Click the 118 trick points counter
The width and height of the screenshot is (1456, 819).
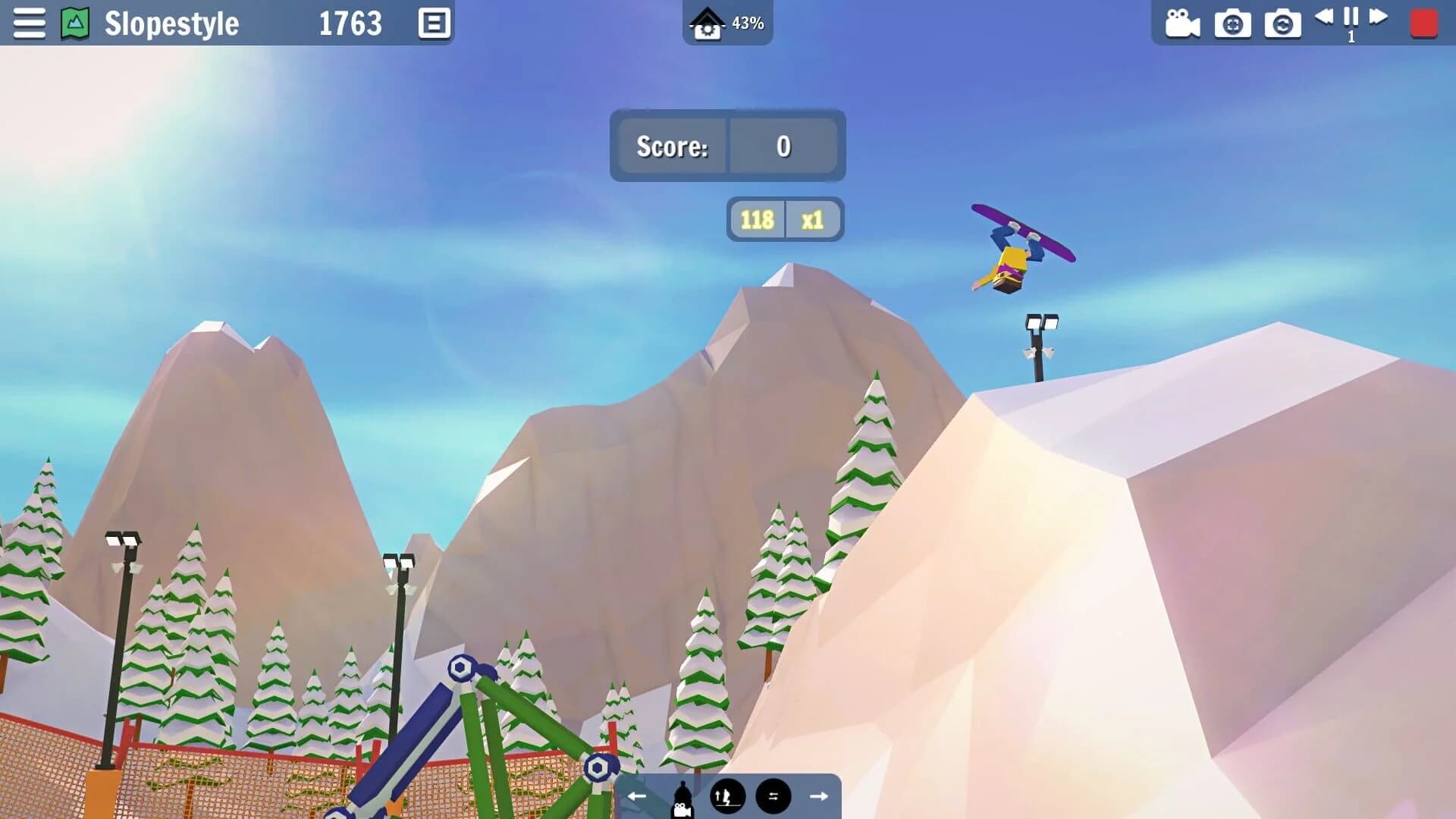pos(758,219)
